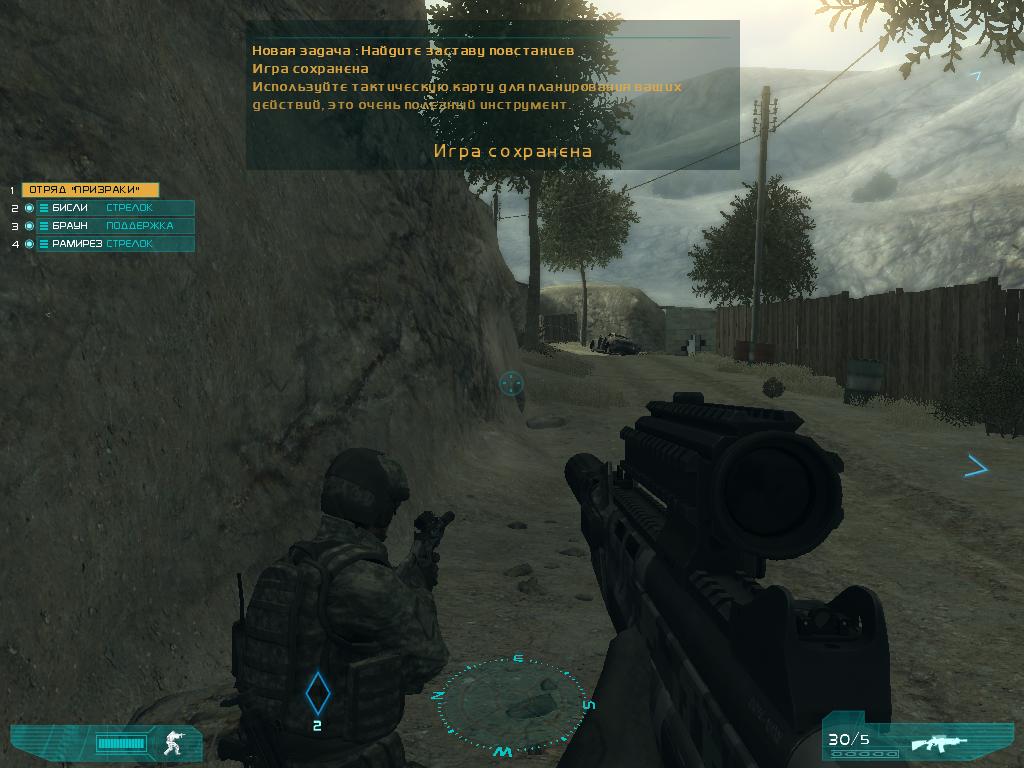Screen dimensions: 1024x768
Task: Click the circular compass radar
Action: (513, 704)
